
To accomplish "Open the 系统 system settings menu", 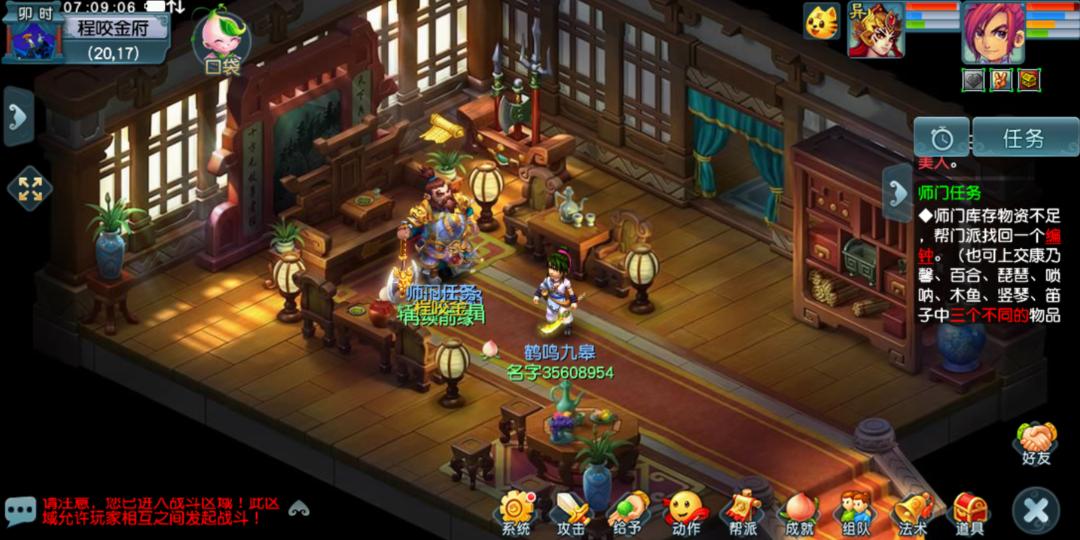I will [518, 511].
